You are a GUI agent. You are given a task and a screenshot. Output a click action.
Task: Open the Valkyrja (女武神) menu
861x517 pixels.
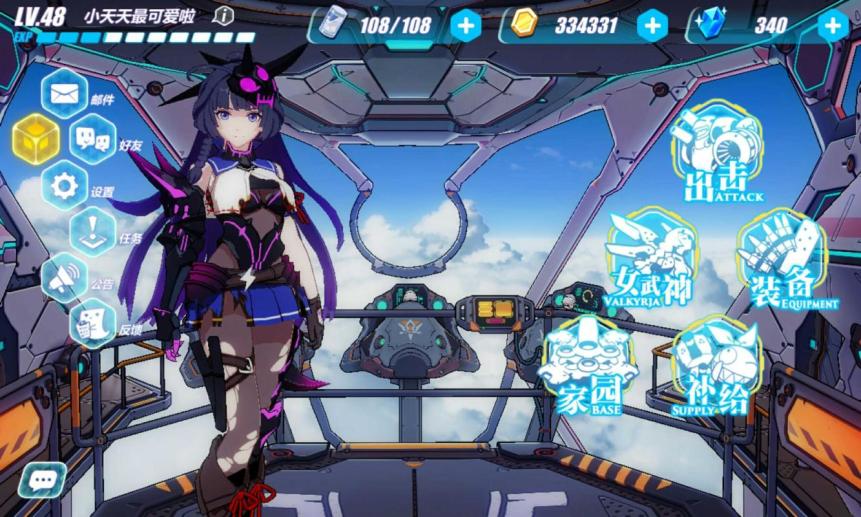[x=651, y=260]
